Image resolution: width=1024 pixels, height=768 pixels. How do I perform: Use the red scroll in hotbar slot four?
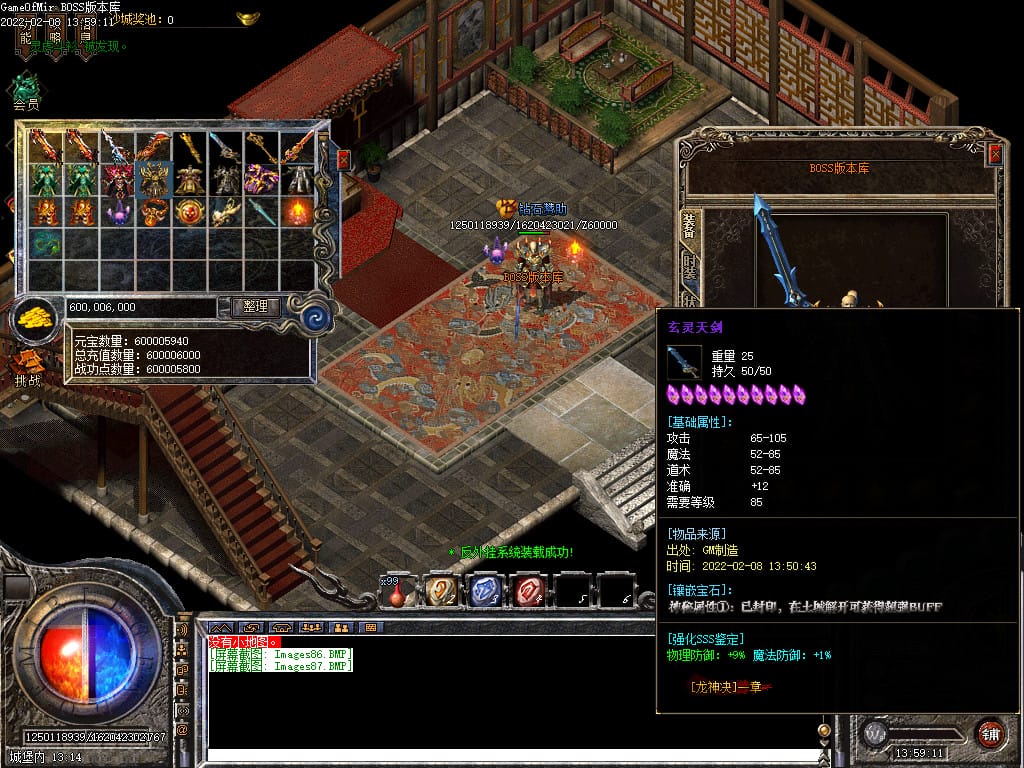click(x=530, y=591)
